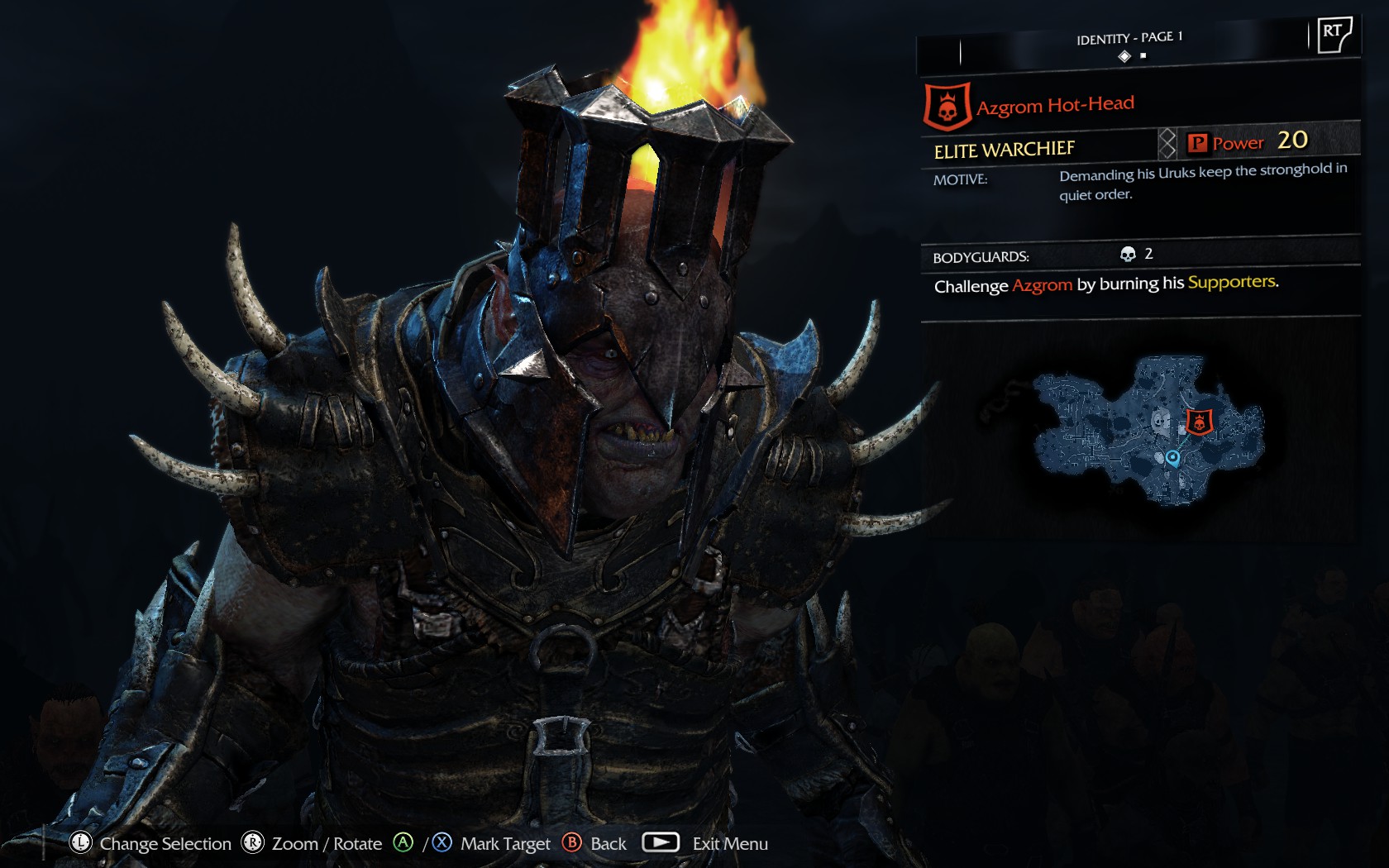Select the red skull emblem beside Azgrom Hot-Head
Viewport: 1389px width, 868px height.
click(947, 107)
